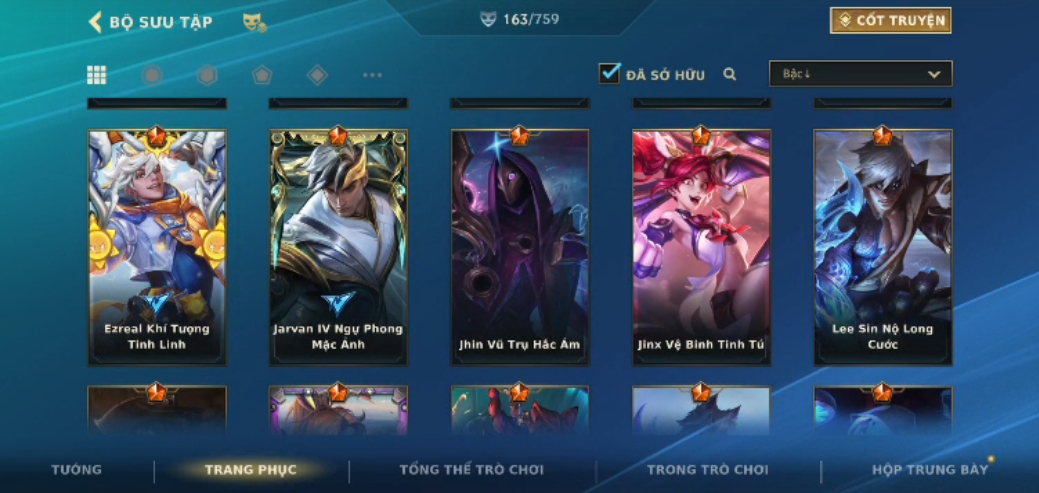
Task: Select the Trang Phục tab
Action: coord(251,470)
